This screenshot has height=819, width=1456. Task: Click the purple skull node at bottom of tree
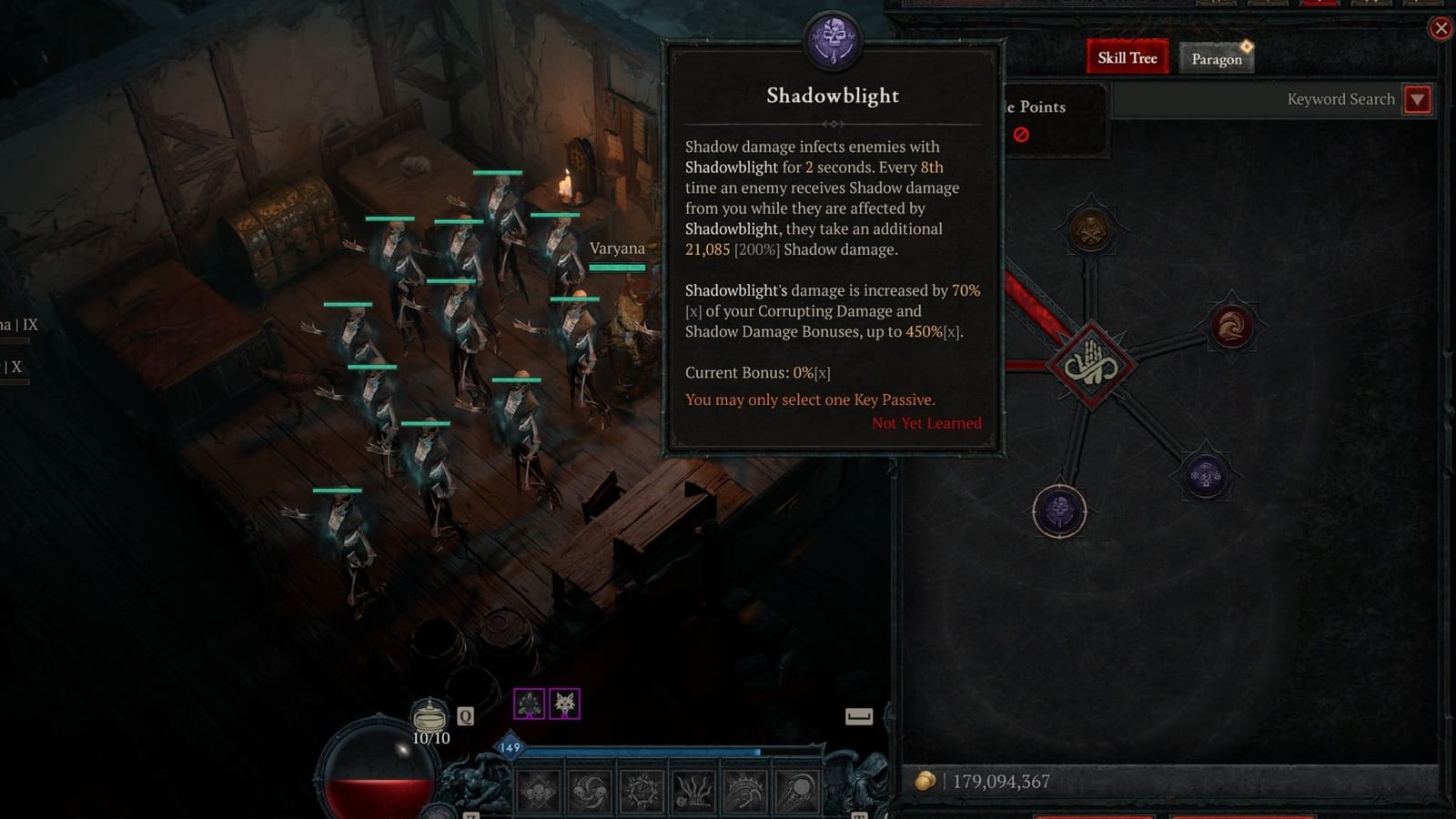(x=1058, y=511)
